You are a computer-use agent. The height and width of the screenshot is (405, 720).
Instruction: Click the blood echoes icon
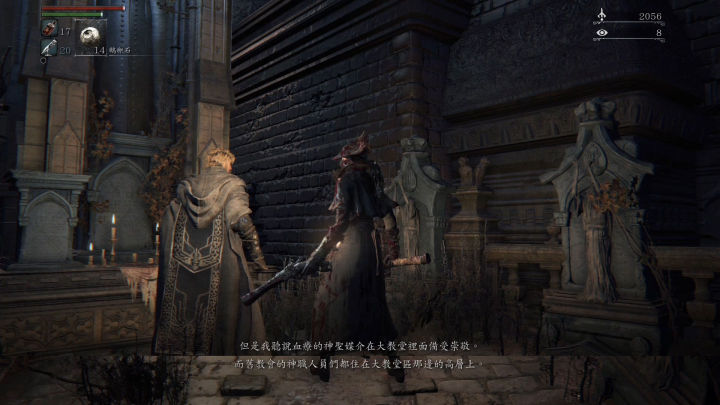click(x=601, y=16)
